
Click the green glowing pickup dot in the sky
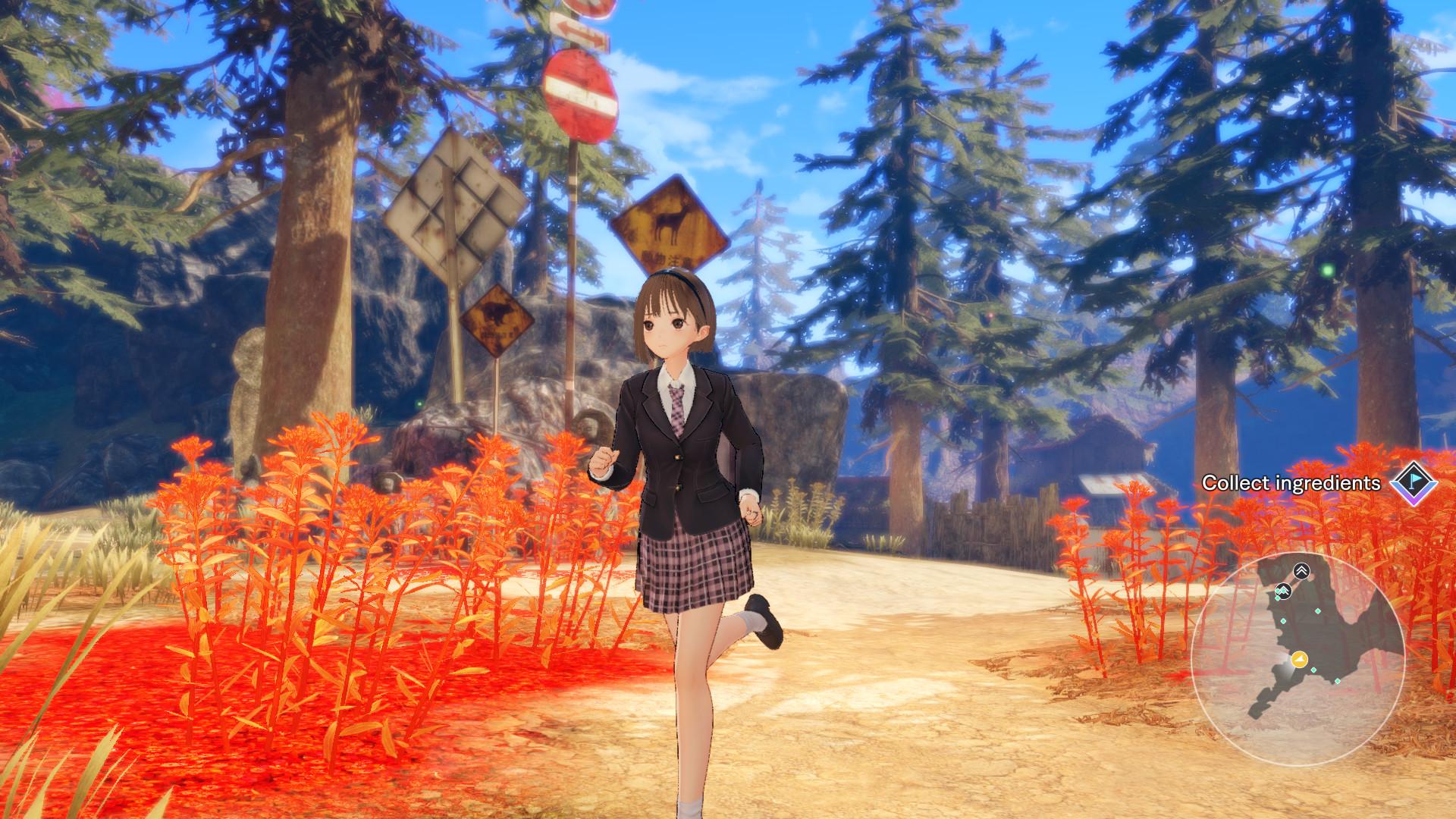tap(1329, 269)
